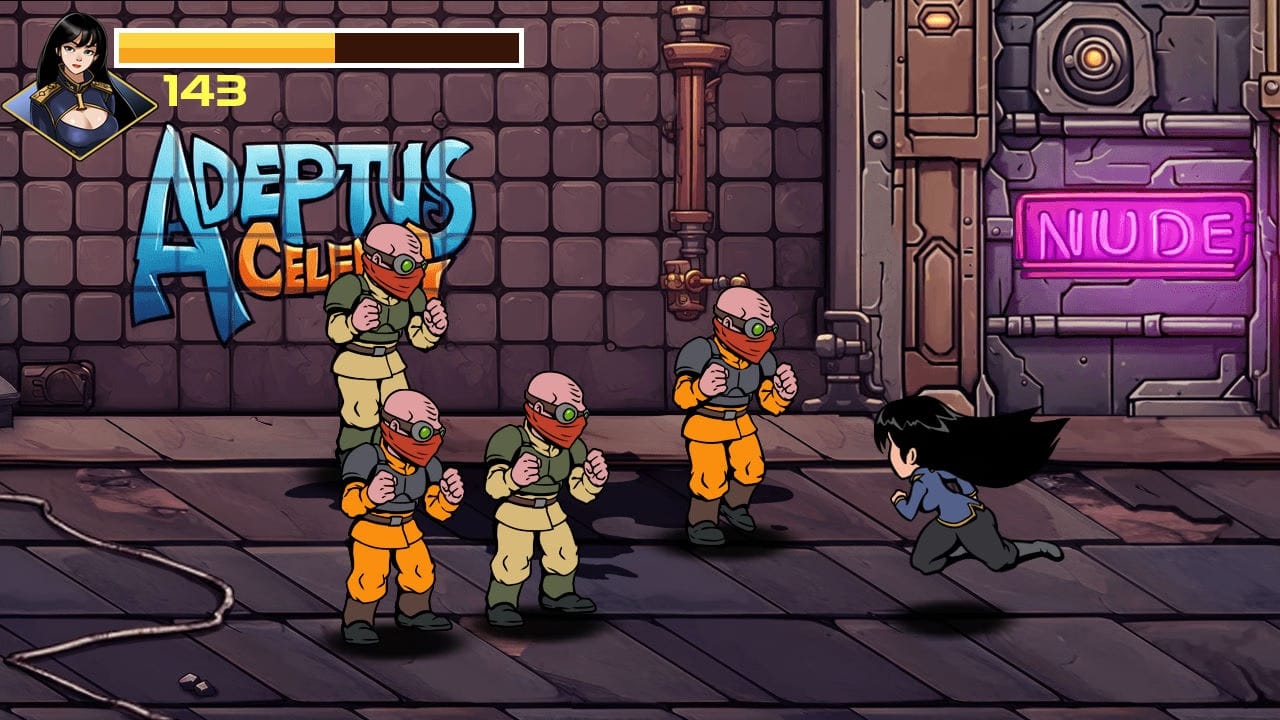The height and width of the screenshot is (720, 1280).
Task: Click the dark-haired heroine portrait icon
Action: point(78,85)
